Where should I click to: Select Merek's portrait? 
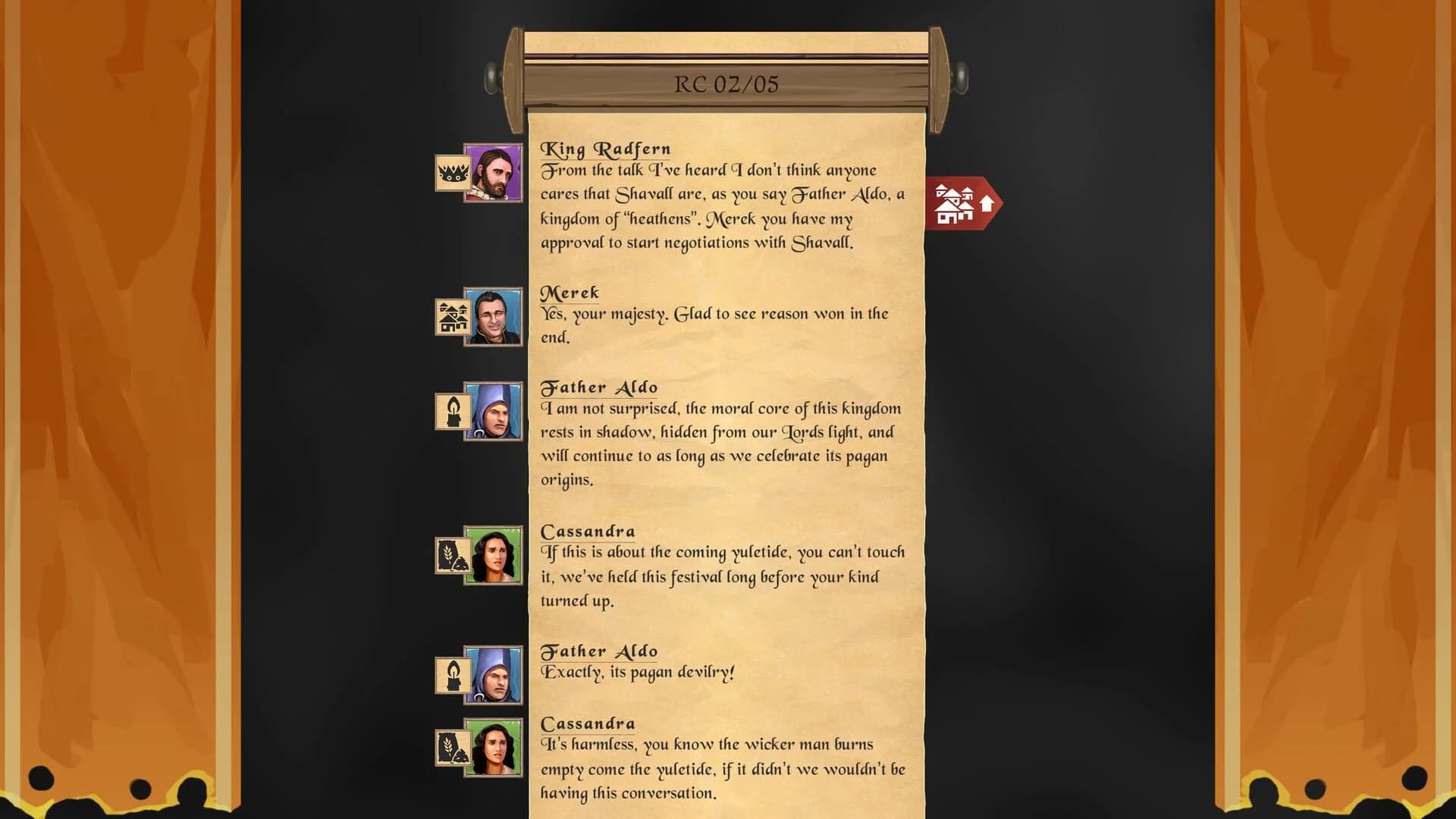tap(496, 317)
